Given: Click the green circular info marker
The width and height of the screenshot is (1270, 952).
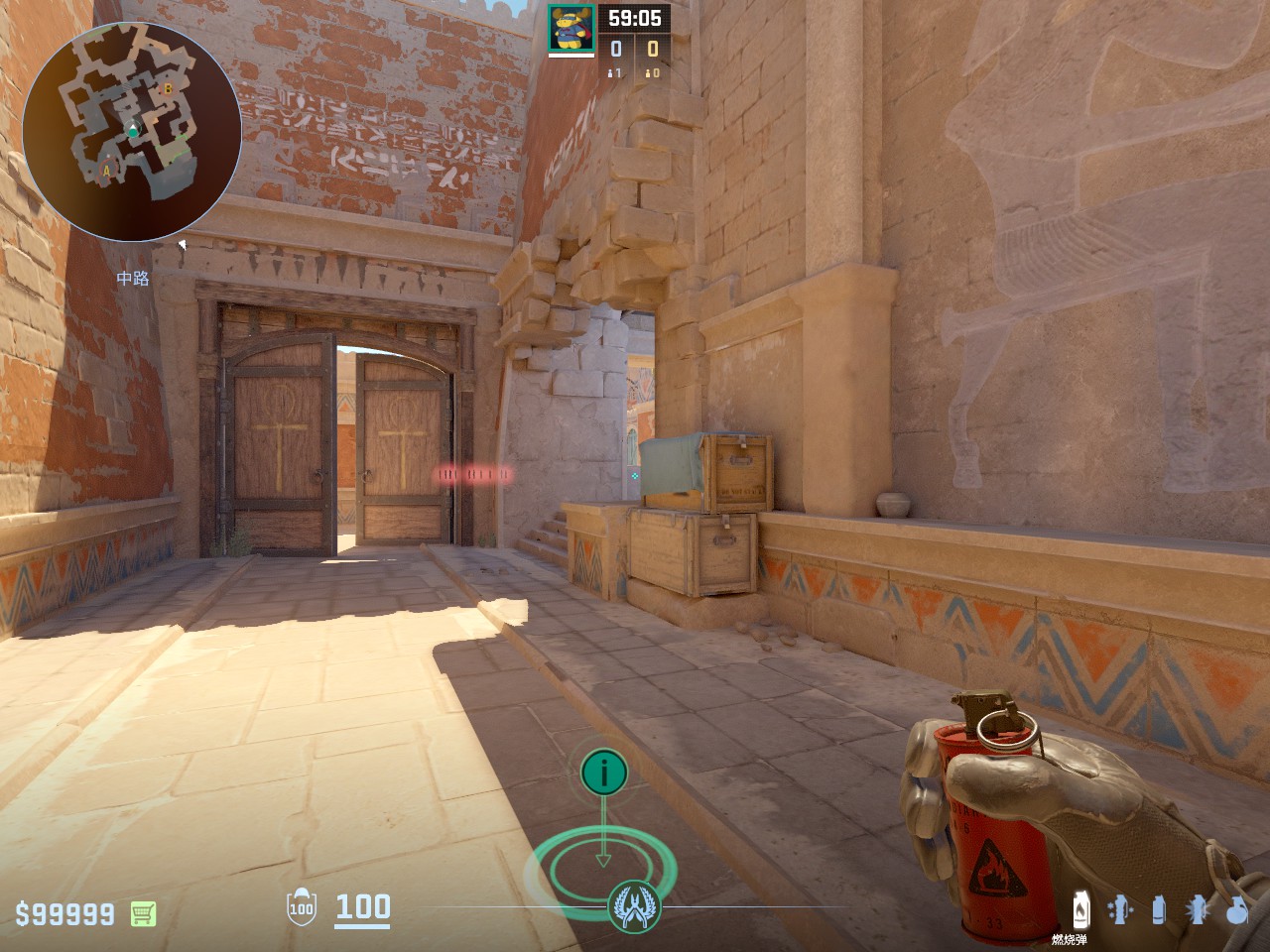Looking at the screenshot, I should tap(603, 771).
